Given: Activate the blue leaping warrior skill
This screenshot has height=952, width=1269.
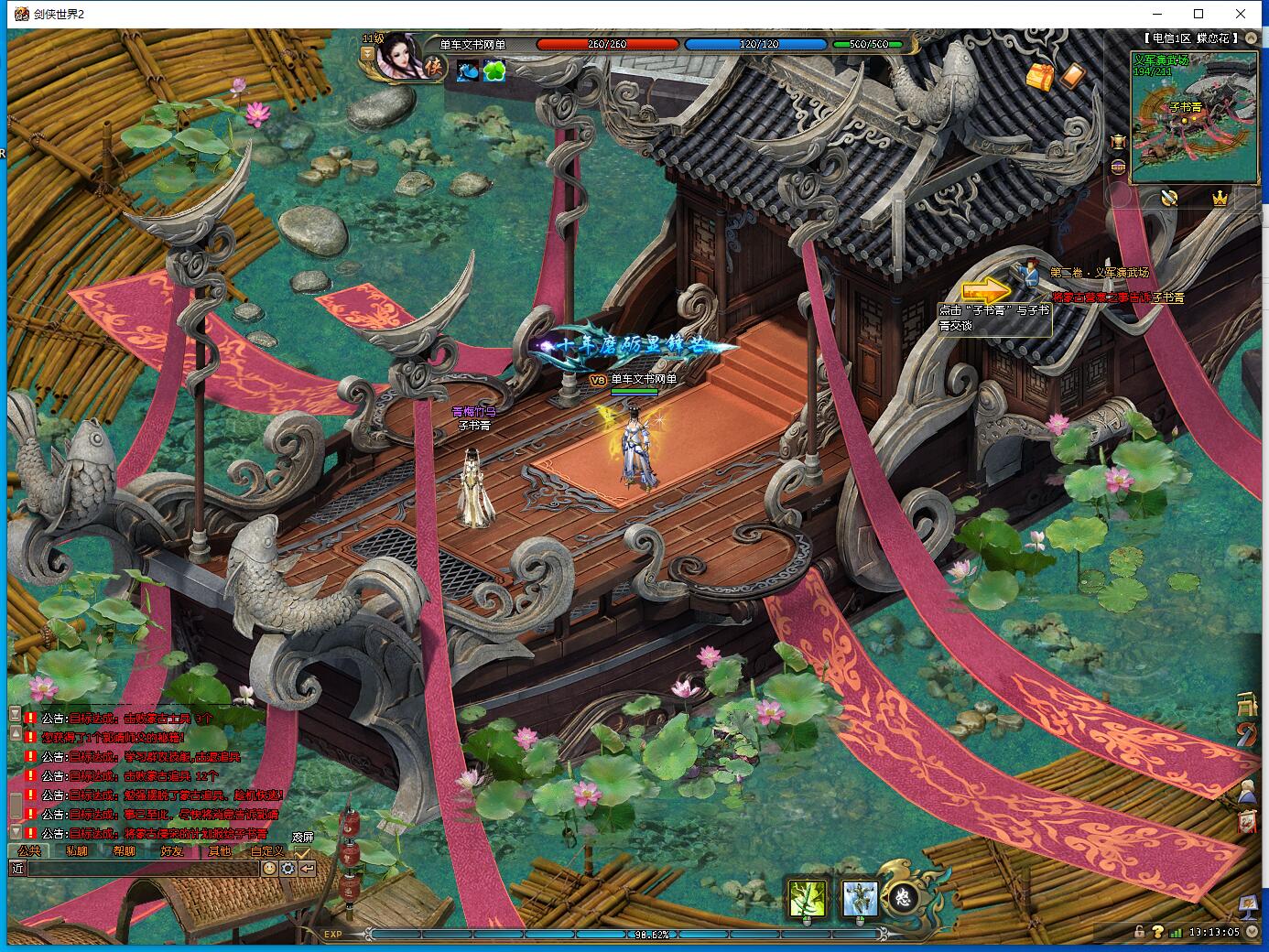Looking at the screenshot, I should pos(859,899).
